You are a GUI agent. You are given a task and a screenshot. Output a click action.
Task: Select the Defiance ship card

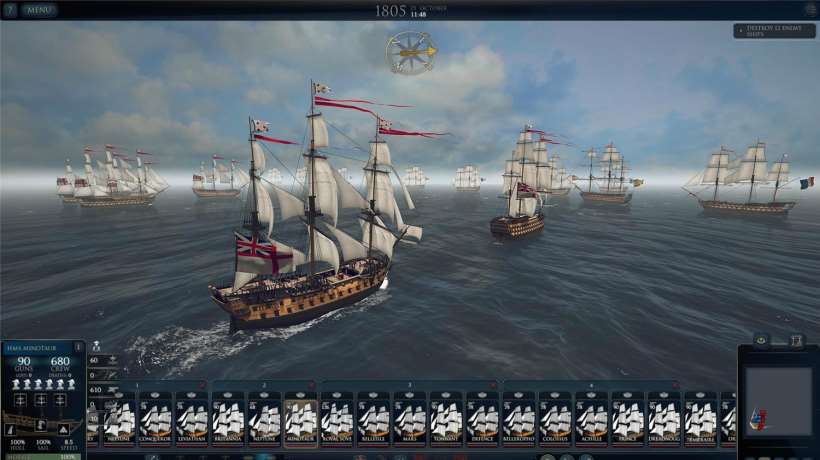click(x=482, y=418)
